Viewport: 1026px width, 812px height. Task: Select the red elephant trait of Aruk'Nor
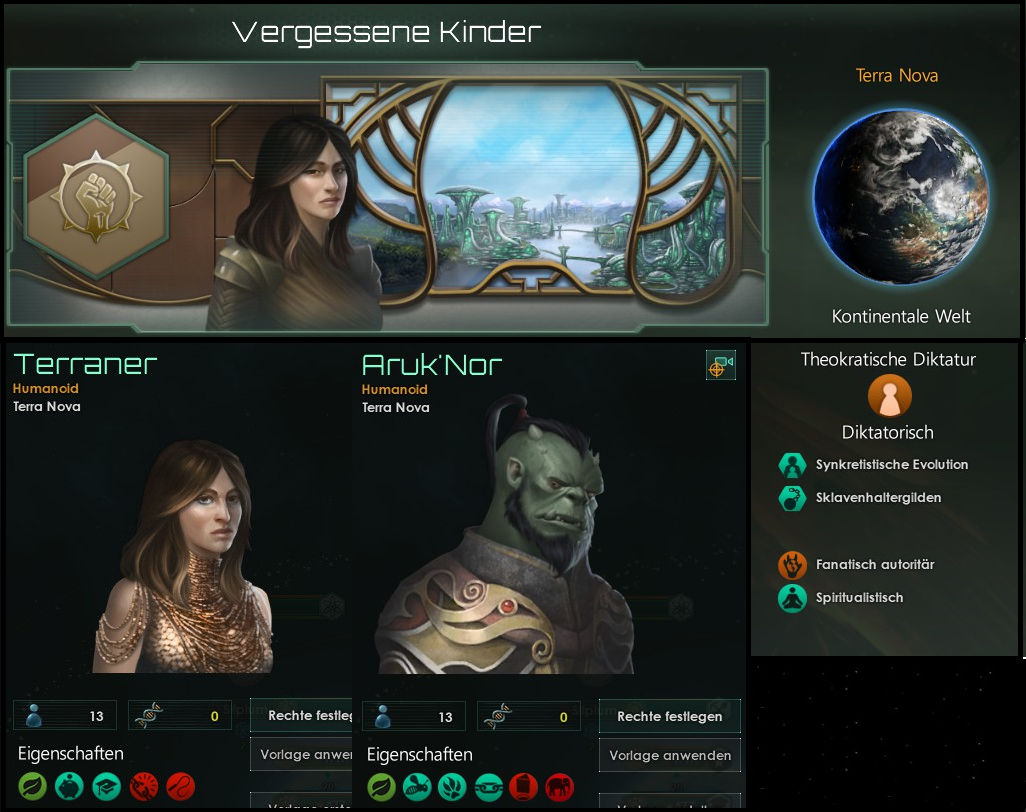560,787
